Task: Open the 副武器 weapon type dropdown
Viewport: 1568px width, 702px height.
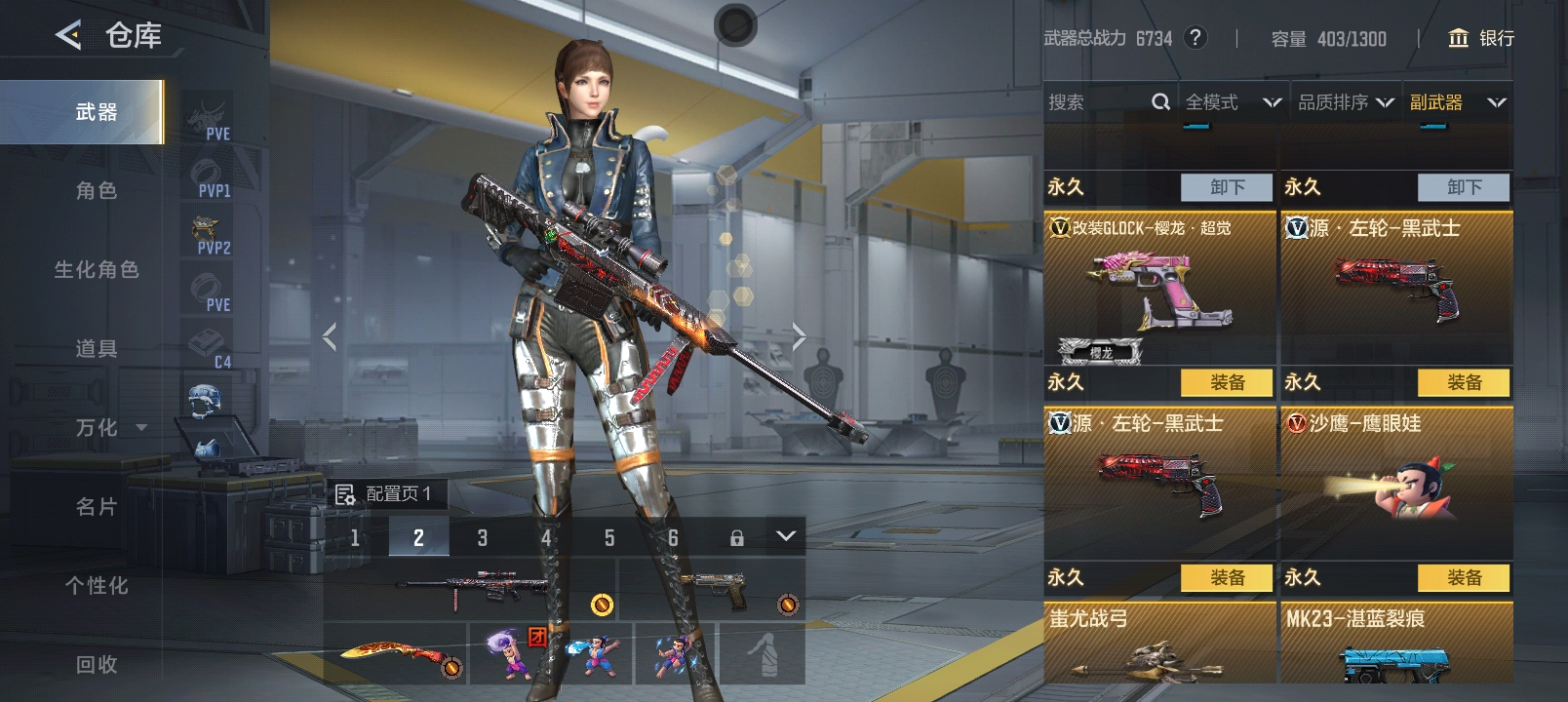Action: tap(1457, 102)
